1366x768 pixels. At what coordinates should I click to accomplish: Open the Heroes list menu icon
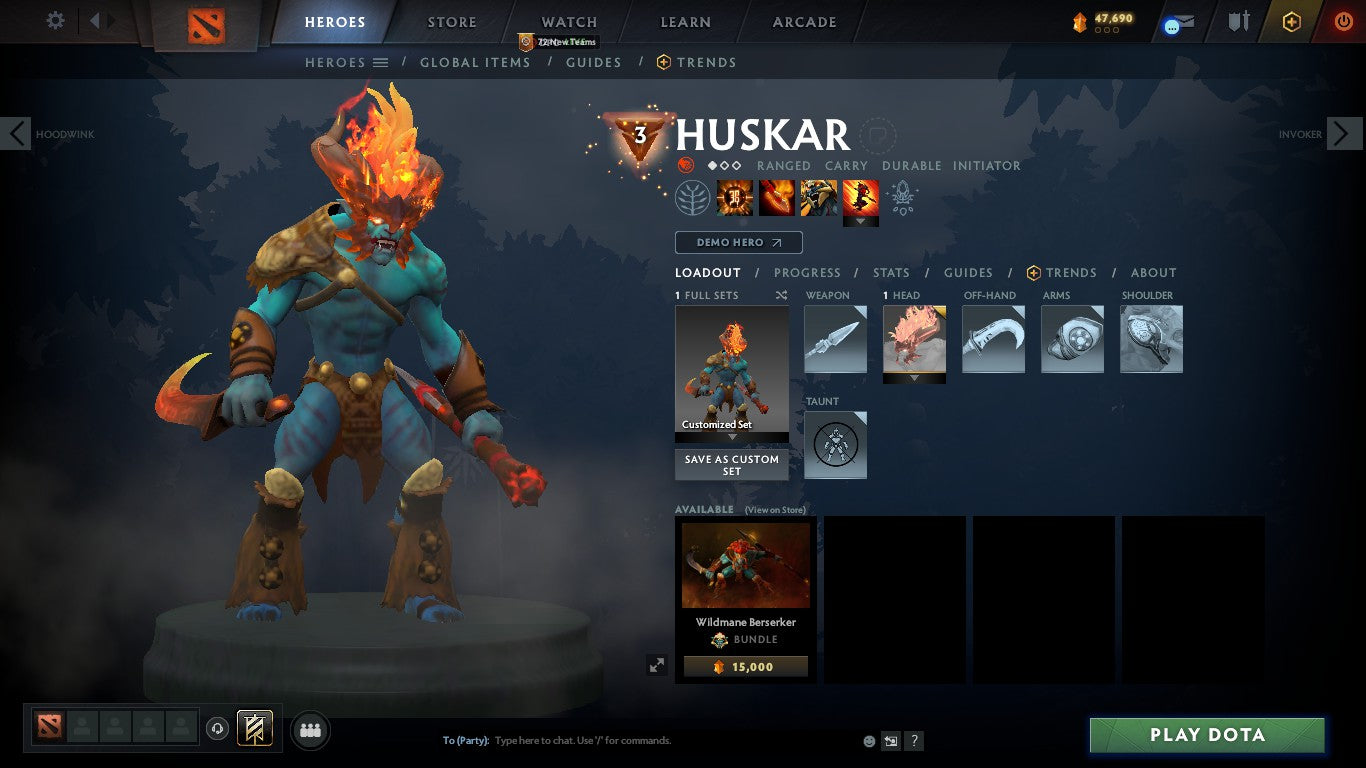pyautogui.click(x=382, y=62)
